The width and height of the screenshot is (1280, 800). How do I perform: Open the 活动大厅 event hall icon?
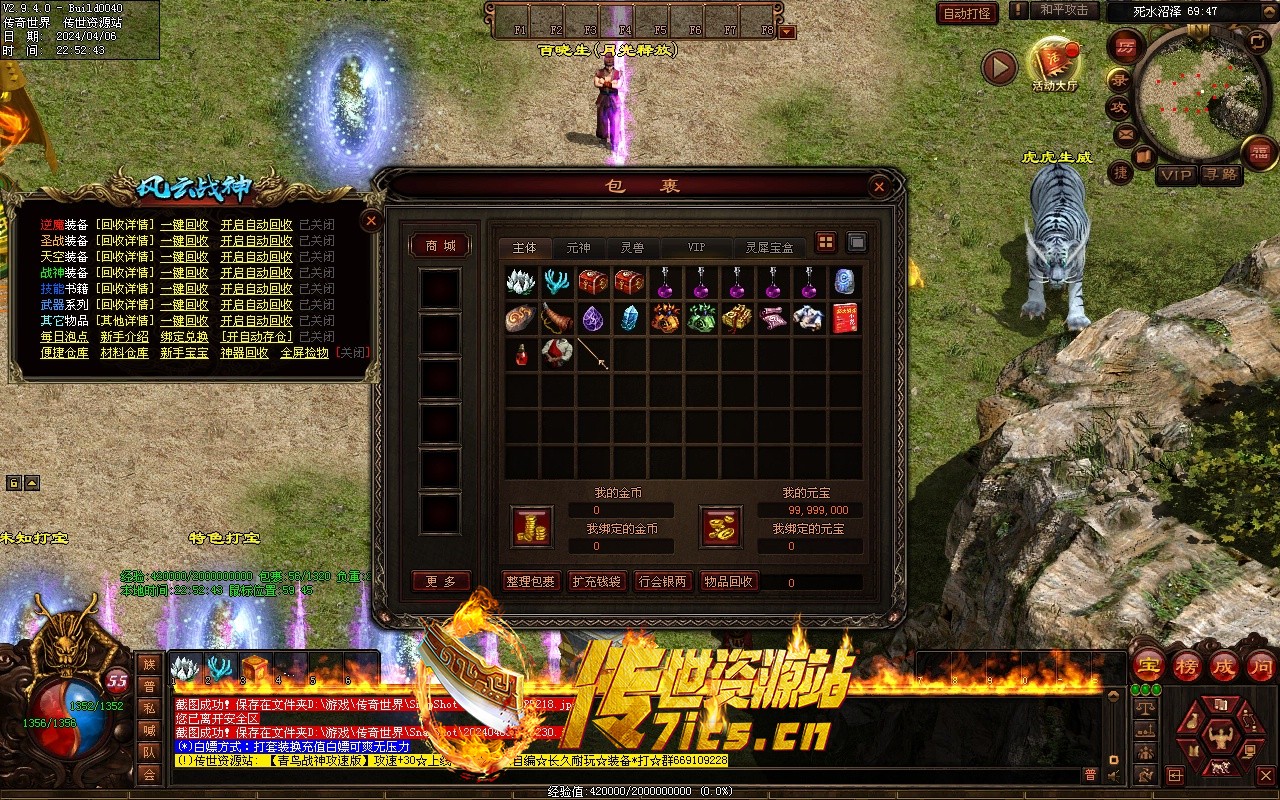point(1054,64)
